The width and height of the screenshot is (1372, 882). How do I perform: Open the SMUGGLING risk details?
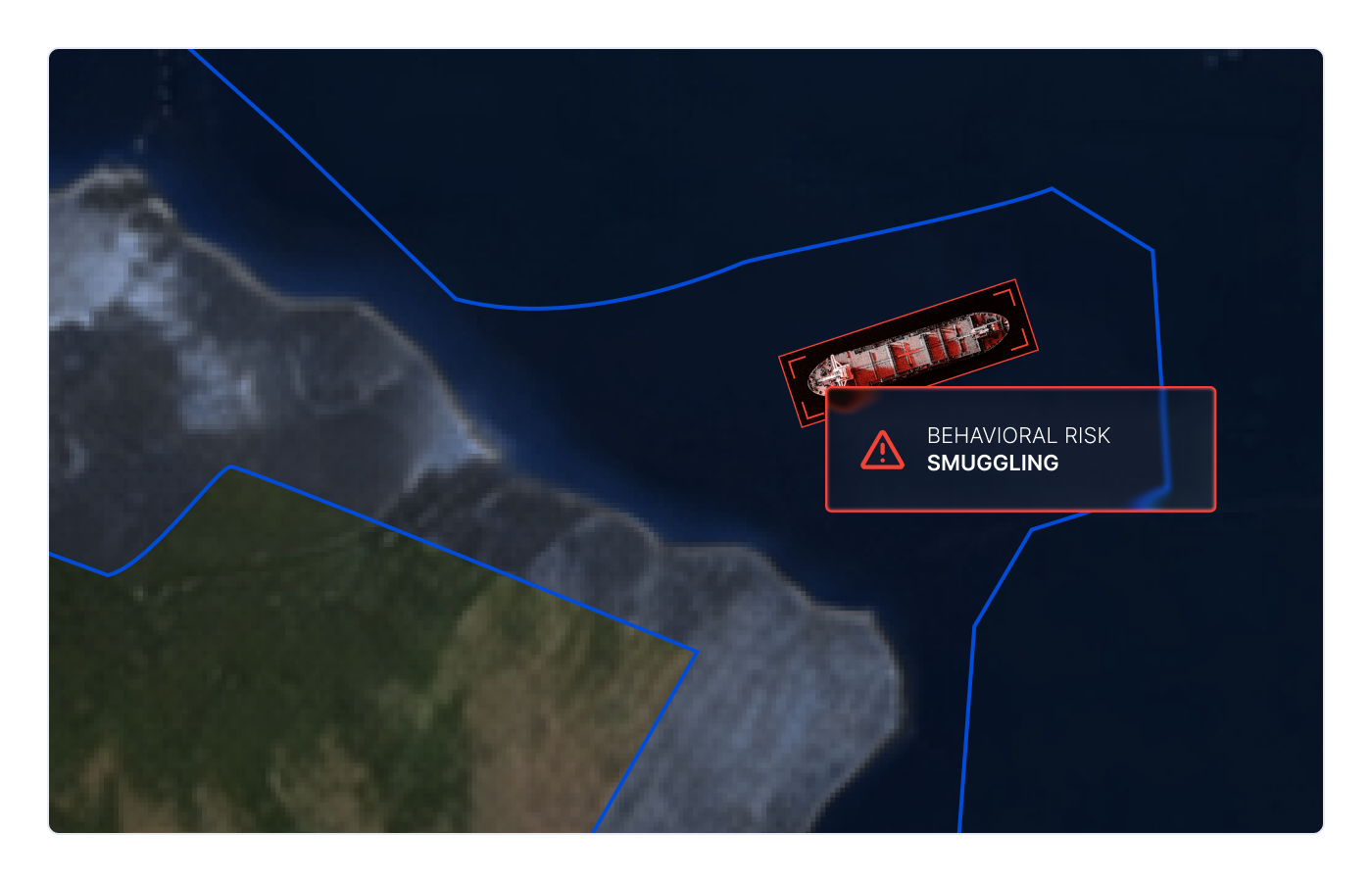tap(994, 464)
